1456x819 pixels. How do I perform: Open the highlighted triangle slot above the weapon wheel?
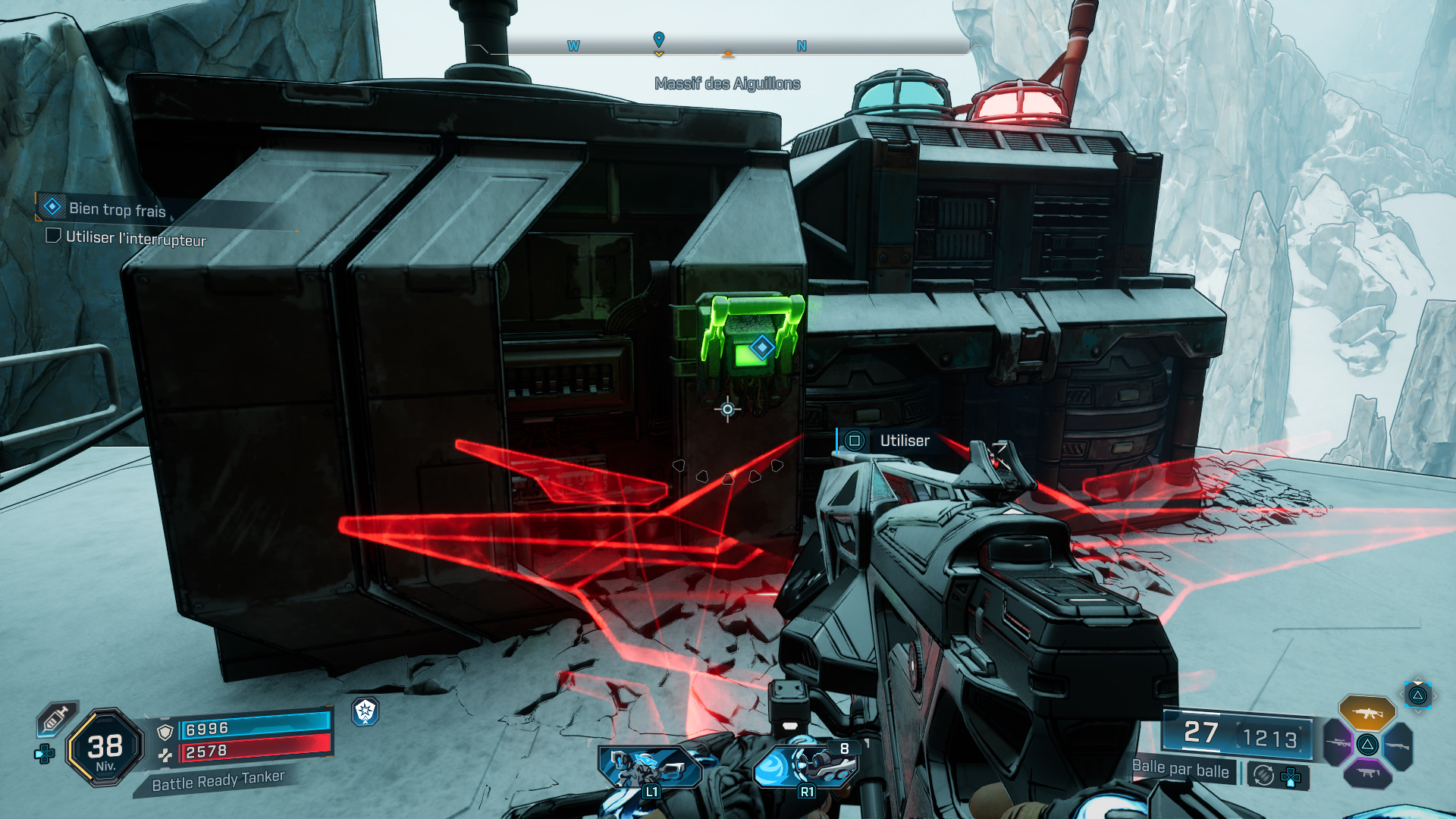(x=1417, y=695)
